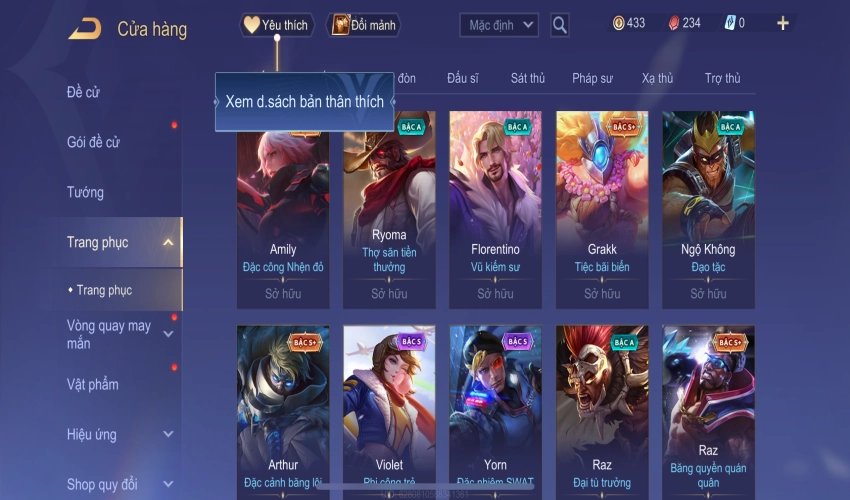850x500 pixels.
Task: Open the Gói đề cử menu entry
Action: click(x=93, y=143)
